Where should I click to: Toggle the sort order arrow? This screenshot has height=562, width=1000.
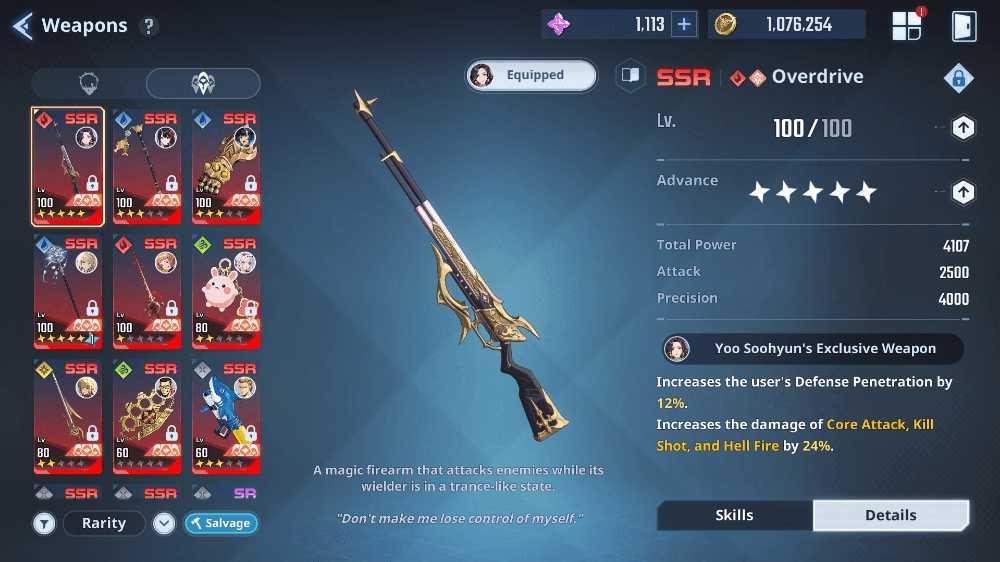[164, 523]
